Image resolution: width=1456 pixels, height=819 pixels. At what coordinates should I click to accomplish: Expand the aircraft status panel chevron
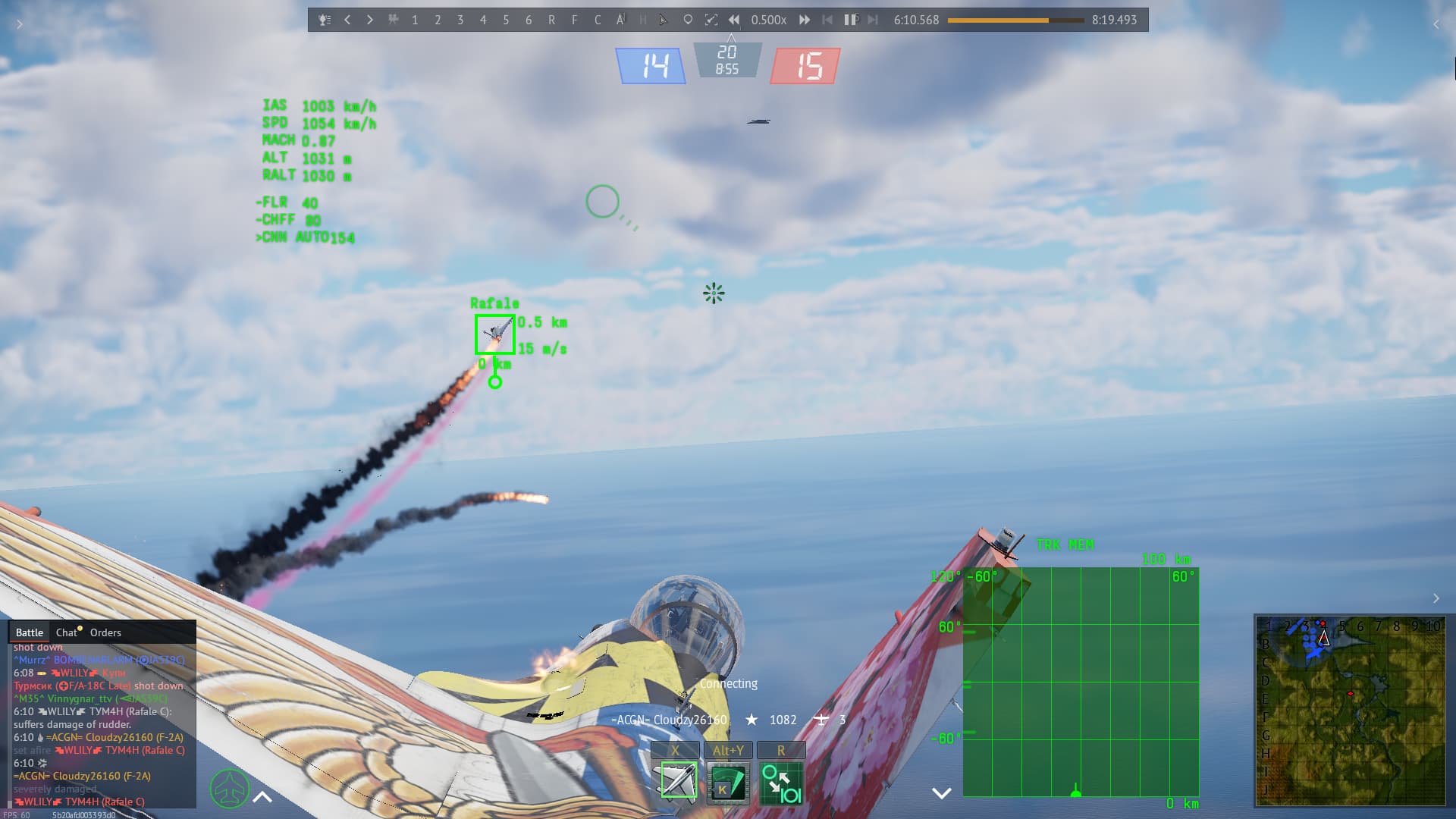262,797
